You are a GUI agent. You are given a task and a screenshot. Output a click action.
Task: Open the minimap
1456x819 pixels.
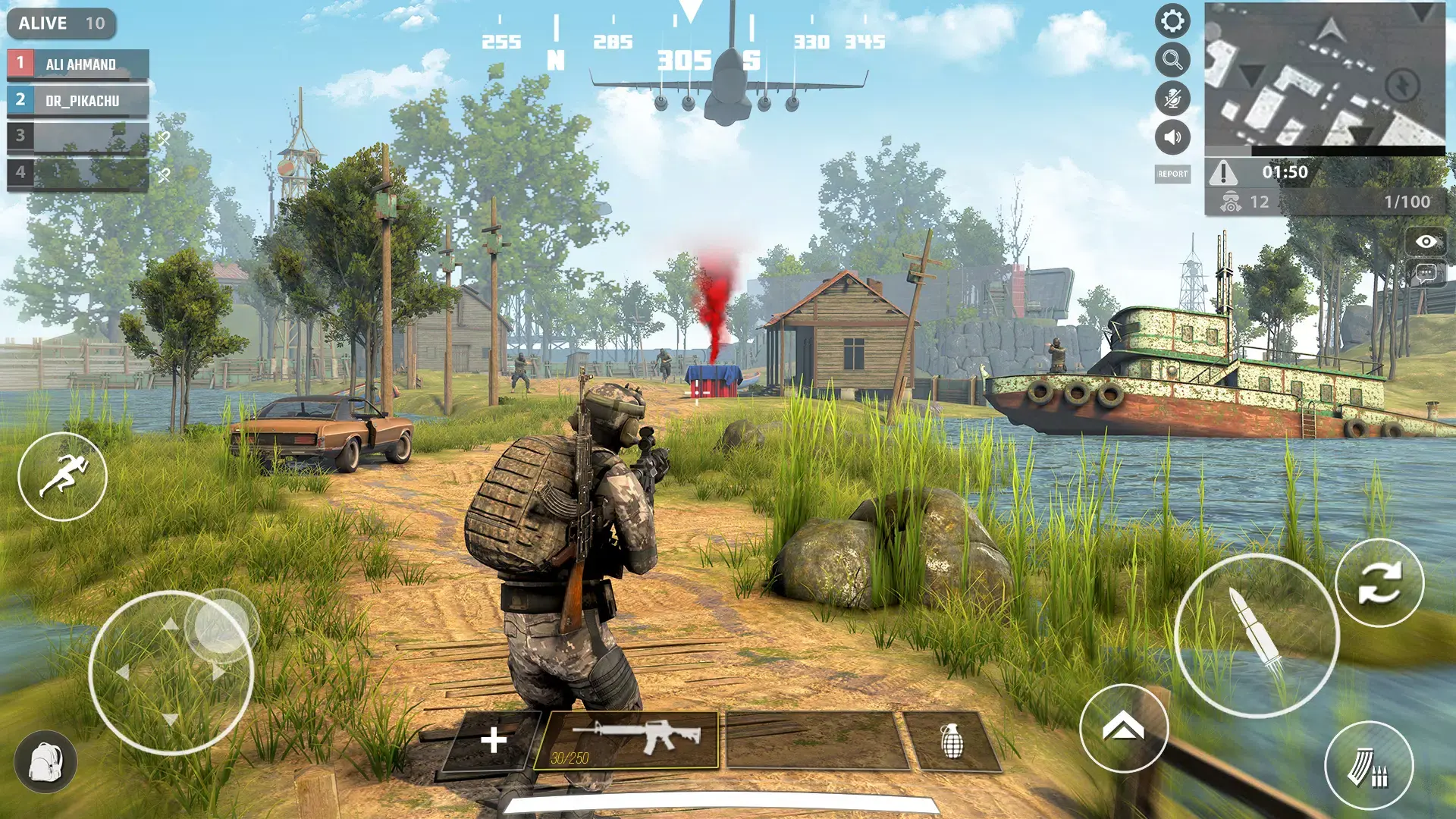[x=1324, y=74]
